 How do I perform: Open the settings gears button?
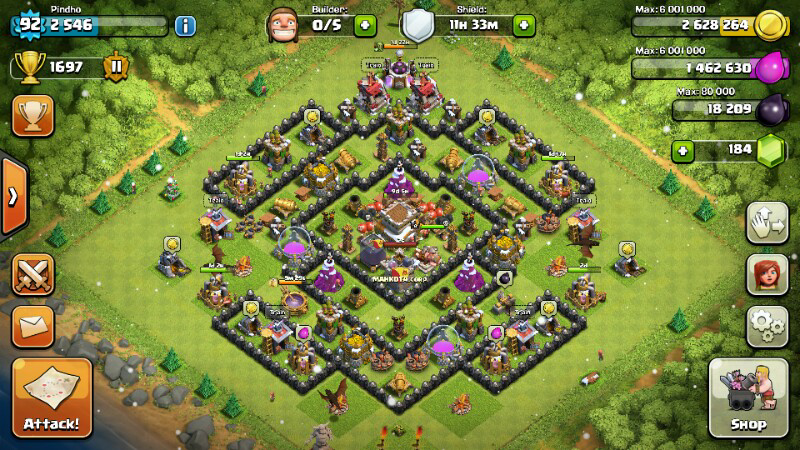pos(767,326)
